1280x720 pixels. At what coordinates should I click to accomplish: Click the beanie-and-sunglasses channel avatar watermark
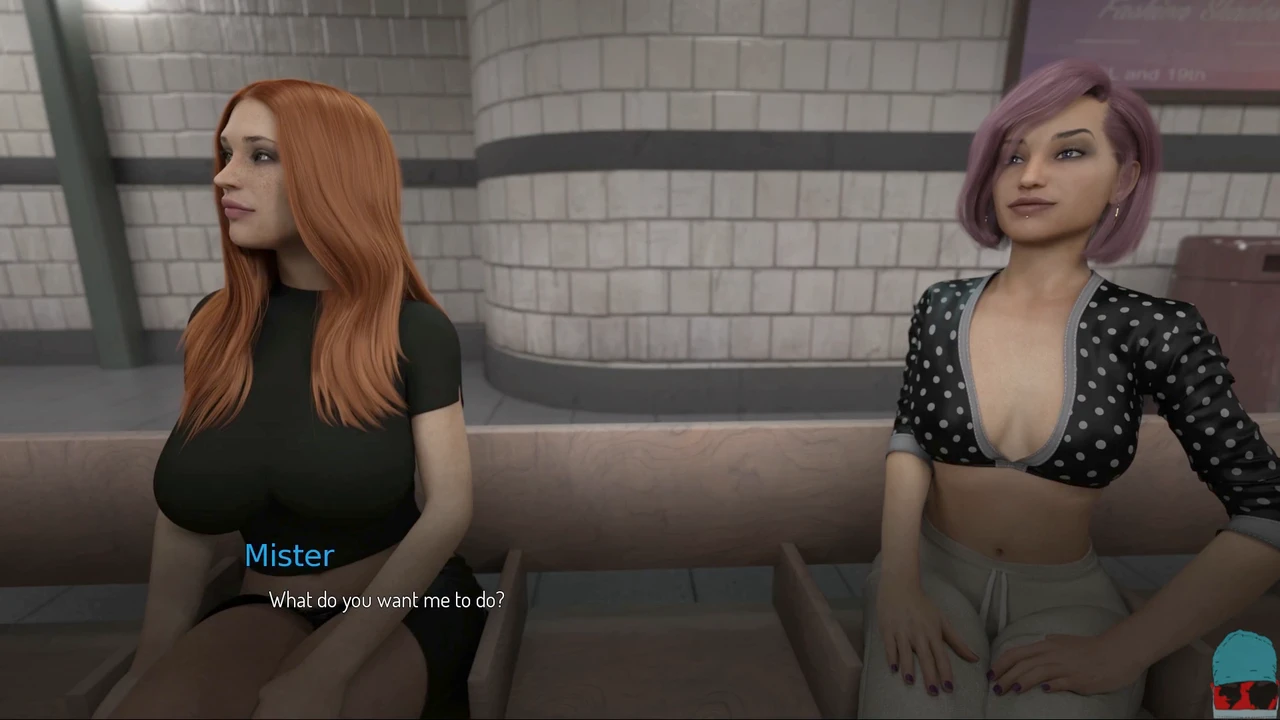coord(1244,673)
